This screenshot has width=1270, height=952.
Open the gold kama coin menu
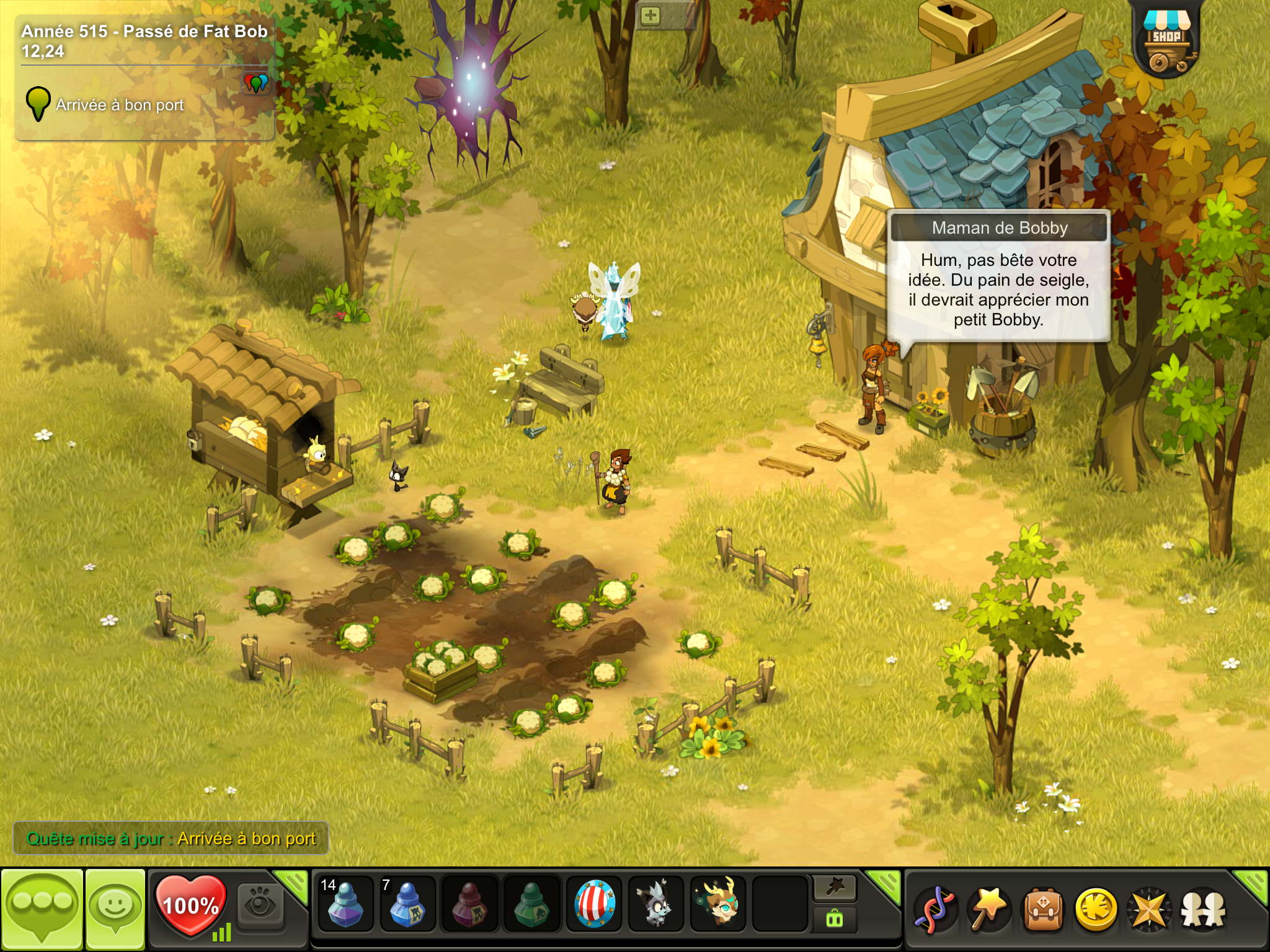tap(1096, 910)
